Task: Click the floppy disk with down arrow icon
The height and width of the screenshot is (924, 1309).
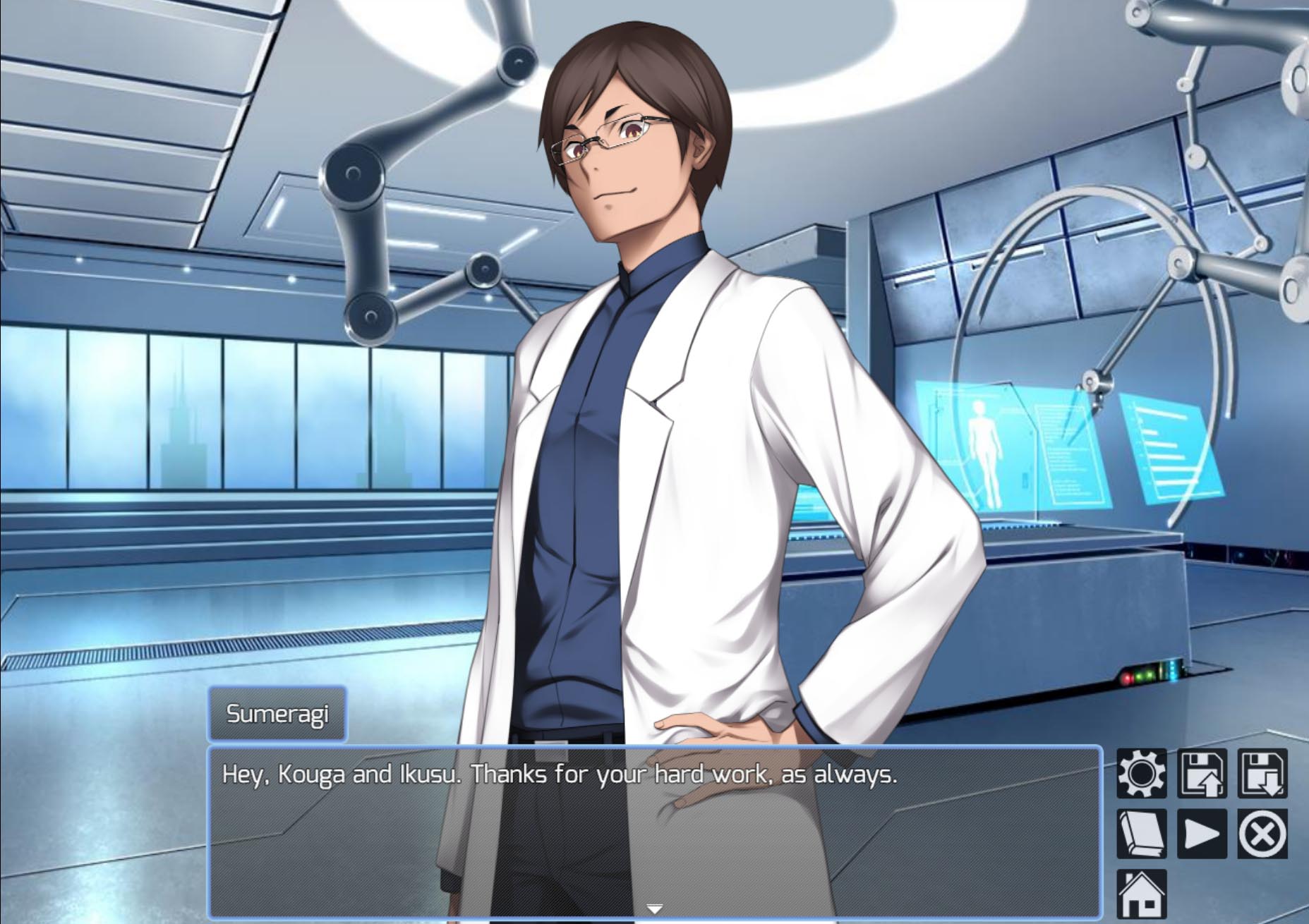Action: 1262,774
